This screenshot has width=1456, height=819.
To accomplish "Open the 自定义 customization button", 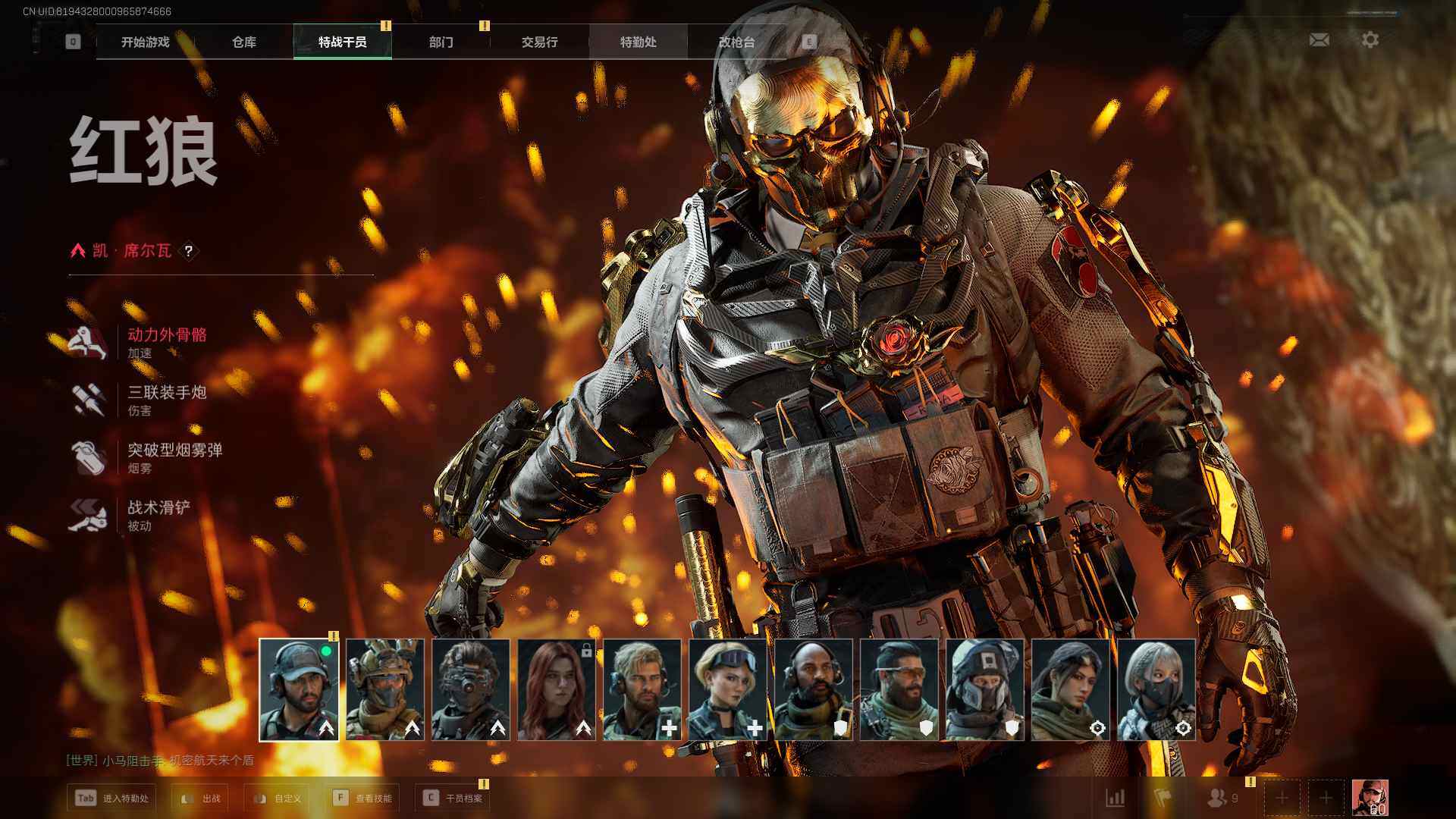I will tap(278, 799).
